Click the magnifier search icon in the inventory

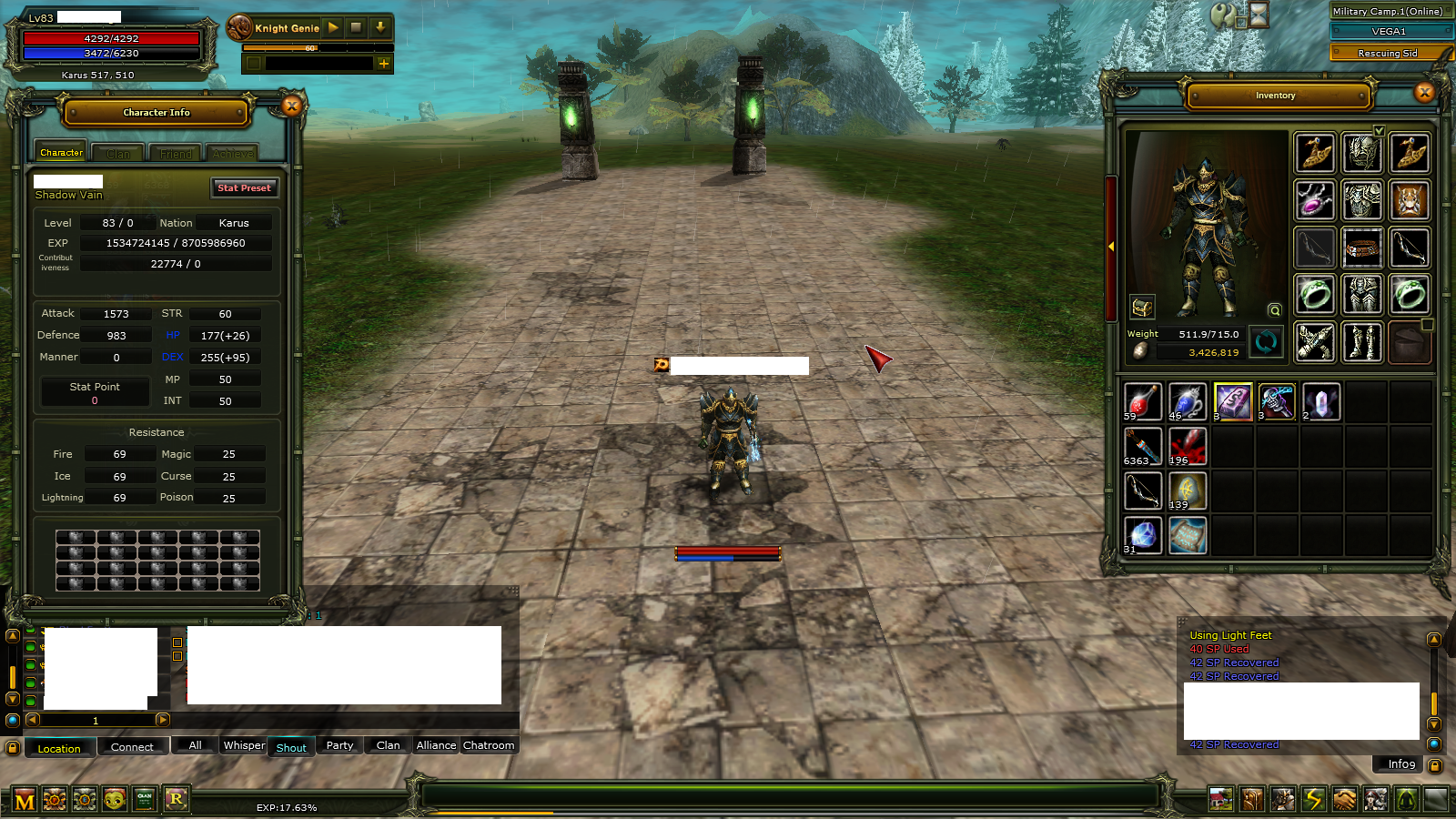click(1274, 311)
